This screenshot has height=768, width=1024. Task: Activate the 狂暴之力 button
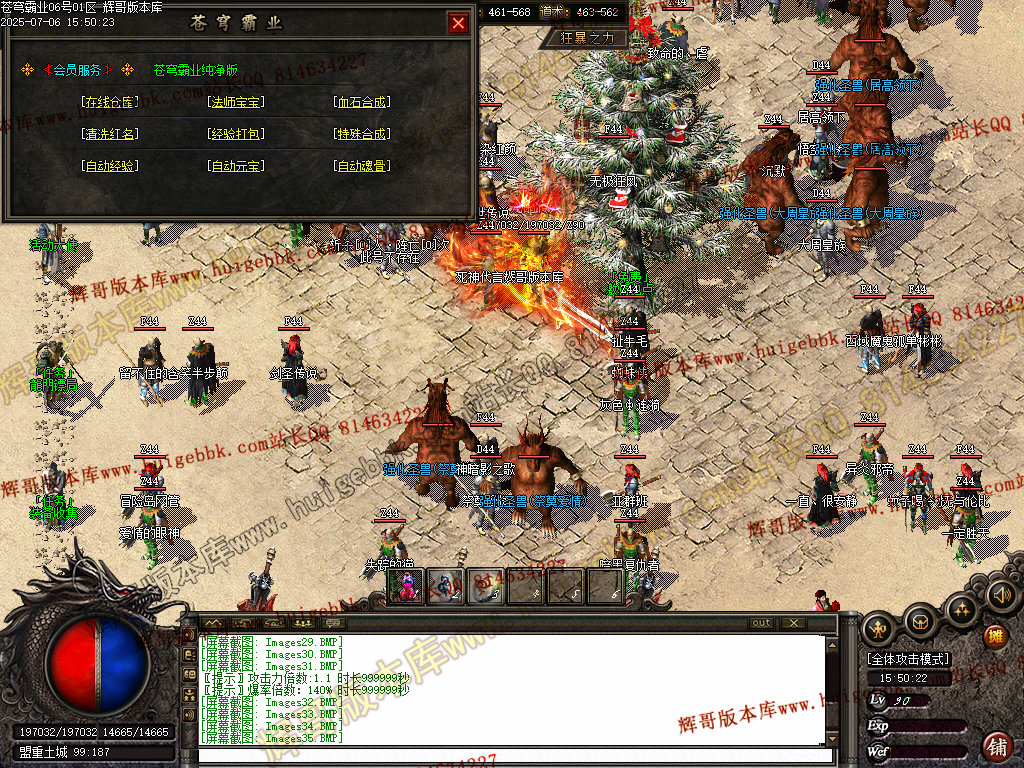coord(594,37)
